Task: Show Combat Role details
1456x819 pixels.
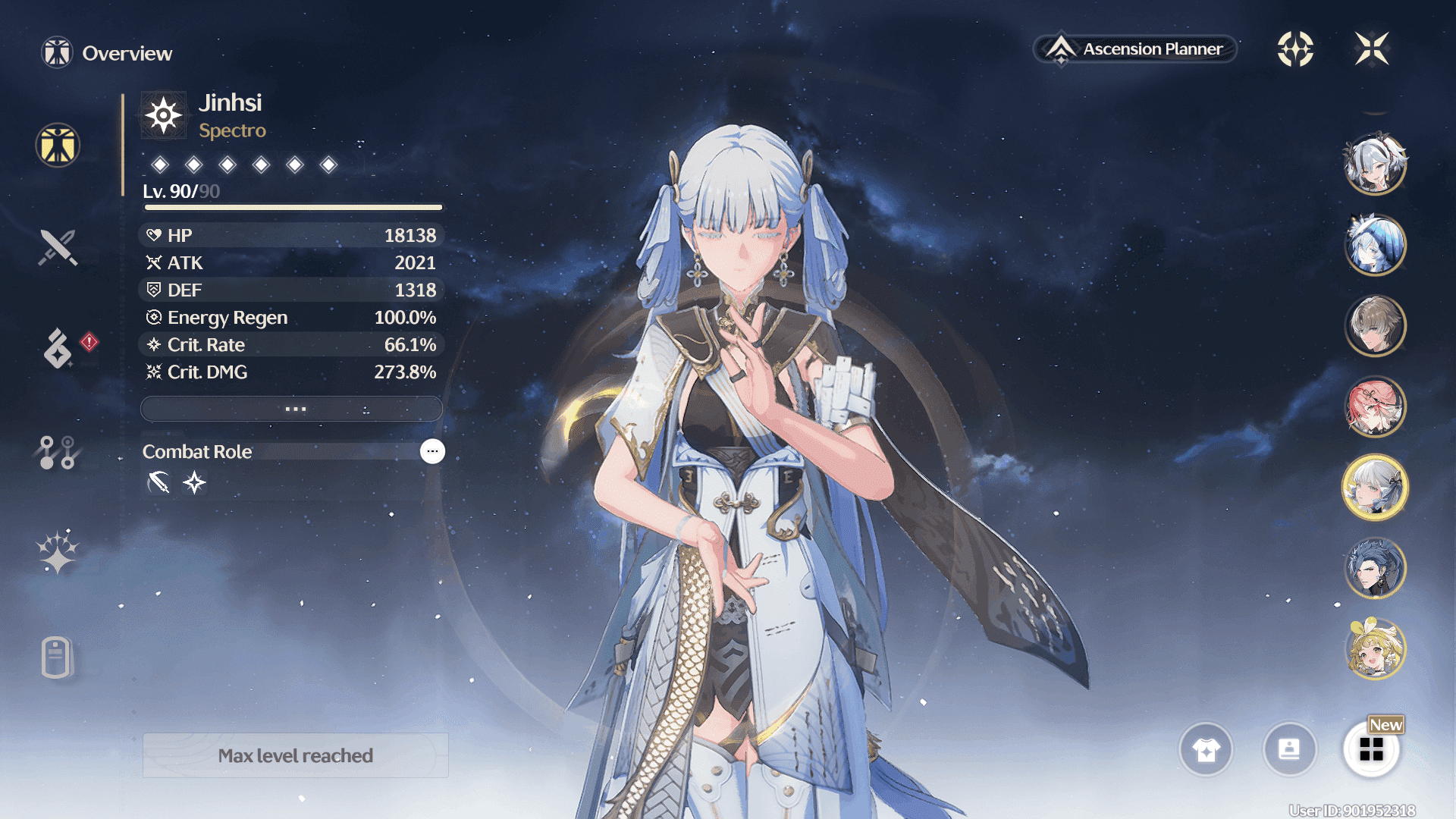Action: 432,451
